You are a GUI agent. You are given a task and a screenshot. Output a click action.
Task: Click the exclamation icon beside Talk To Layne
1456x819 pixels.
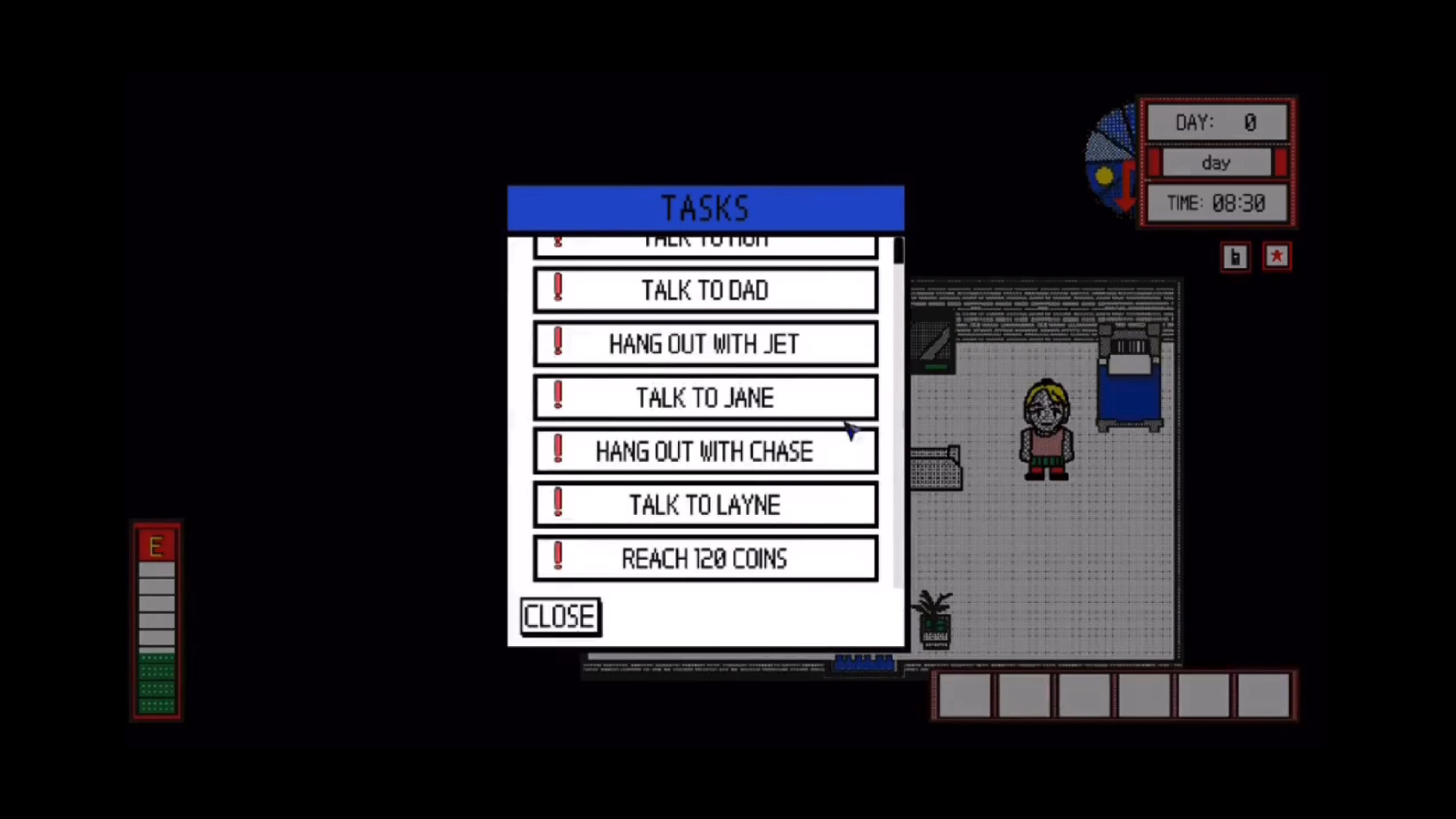pos(559,504)
